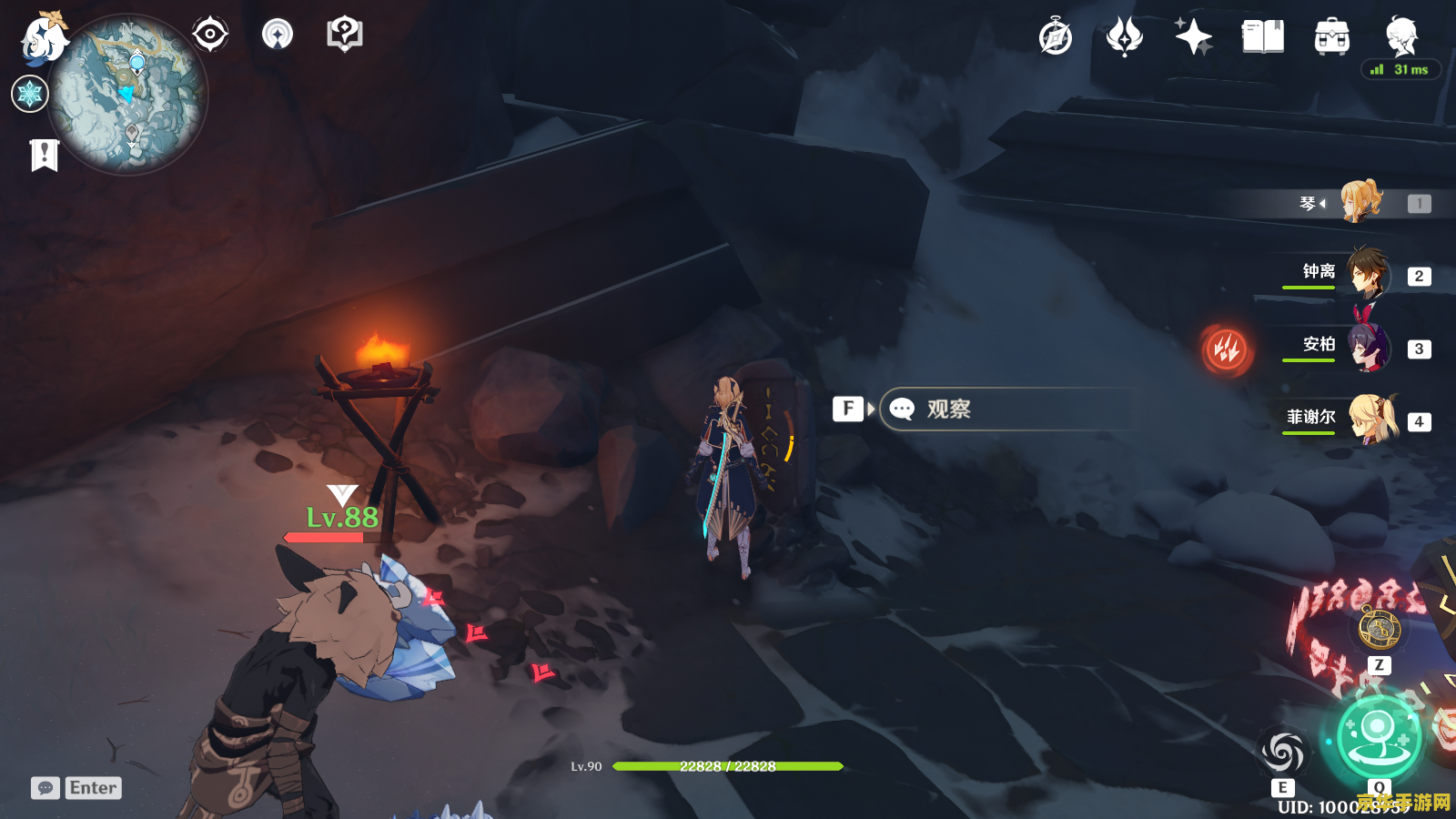Open the Adventurer Handbook book icon
Viewport: 1456px width, 819px height.
click(1262, 37)
